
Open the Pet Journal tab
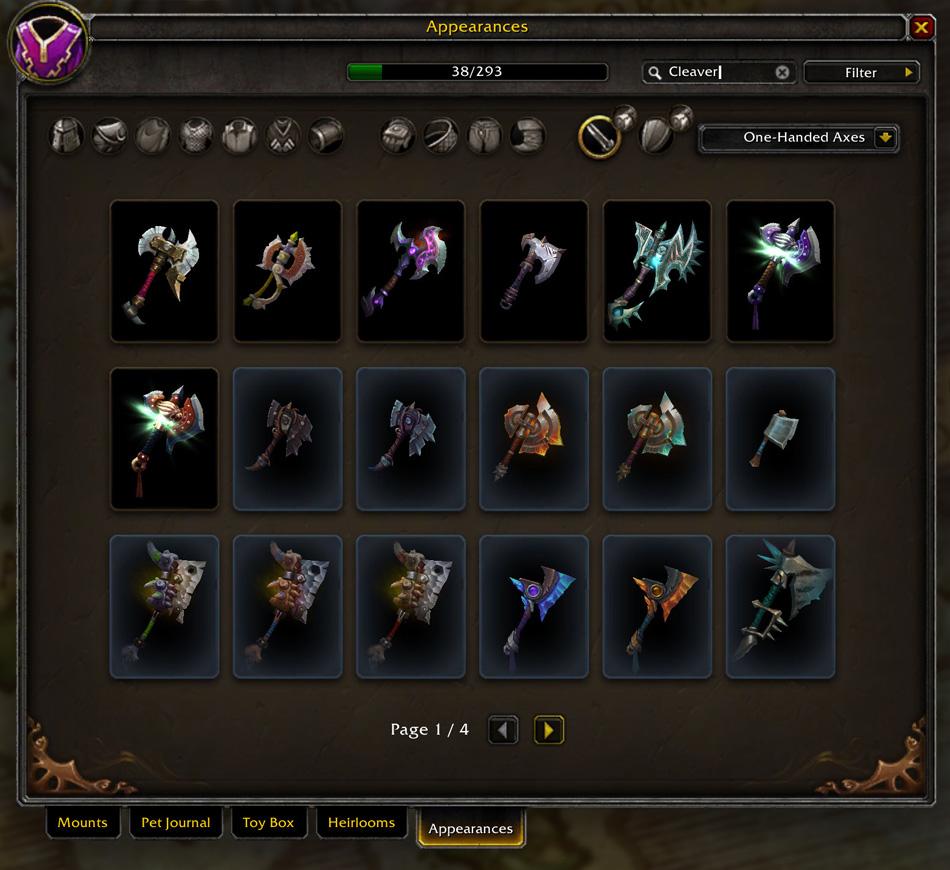(175, 823)
